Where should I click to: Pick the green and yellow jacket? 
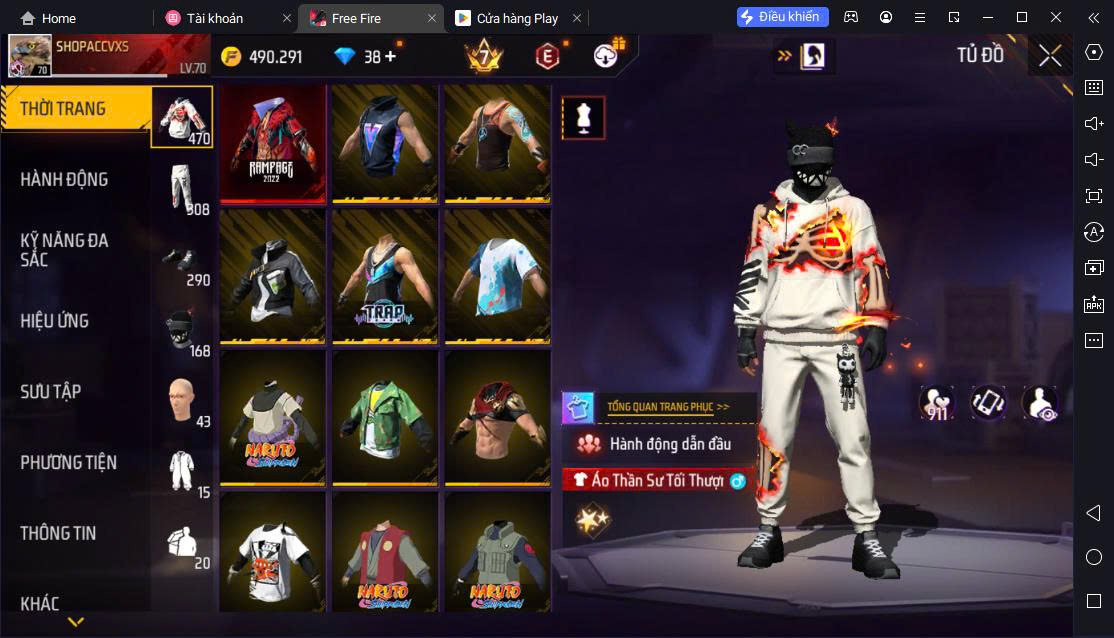click(x=385, y=415)
